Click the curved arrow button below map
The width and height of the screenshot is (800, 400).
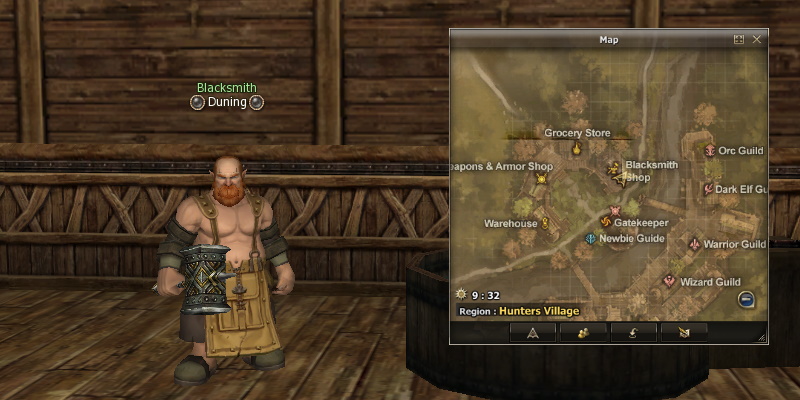tap(634, 332)
